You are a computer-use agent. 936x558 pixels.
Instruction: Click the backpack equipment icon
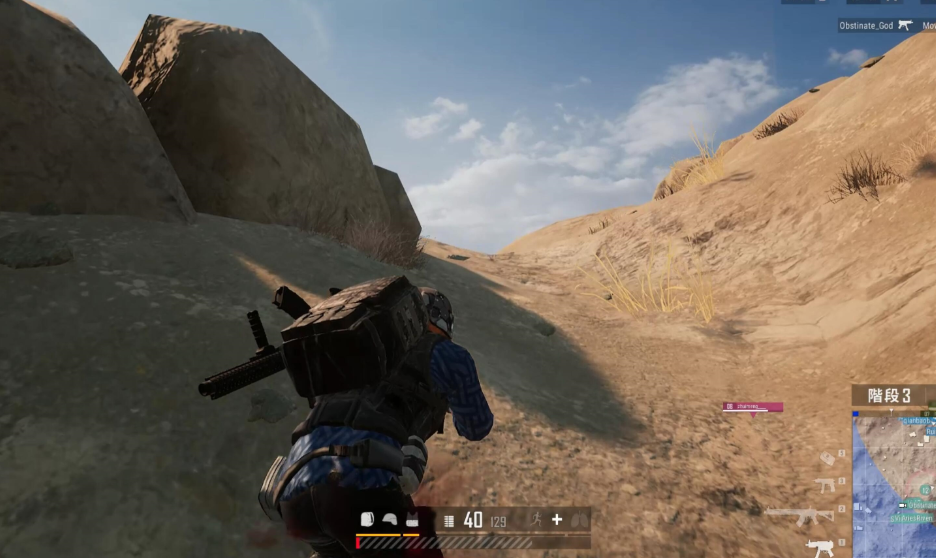click(x=367, y=520)
